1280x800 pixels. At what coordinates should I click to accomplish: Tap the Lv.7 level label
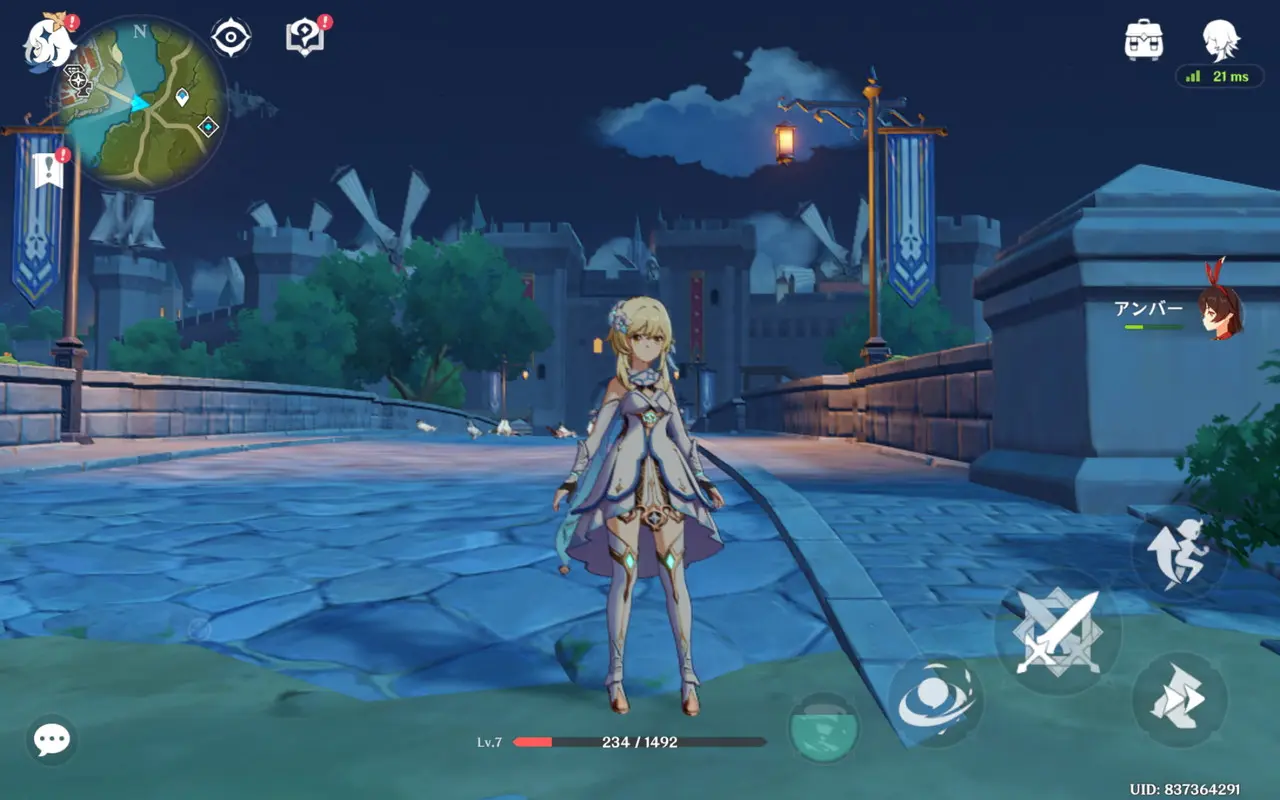pos(490,742)
